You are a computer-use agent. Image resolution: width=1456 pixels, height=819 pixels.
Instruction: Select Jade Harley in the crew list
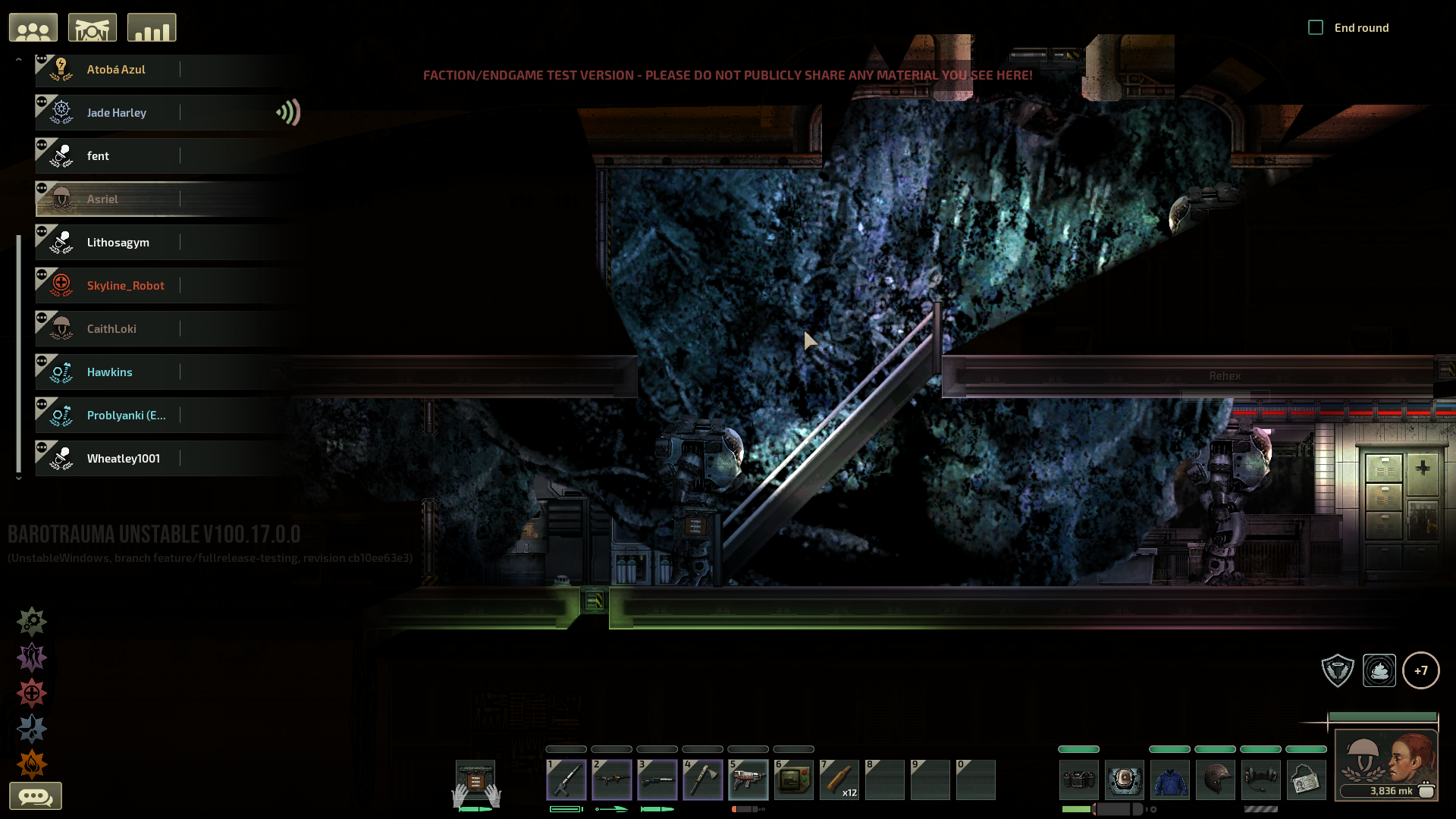tap(117, 113)
